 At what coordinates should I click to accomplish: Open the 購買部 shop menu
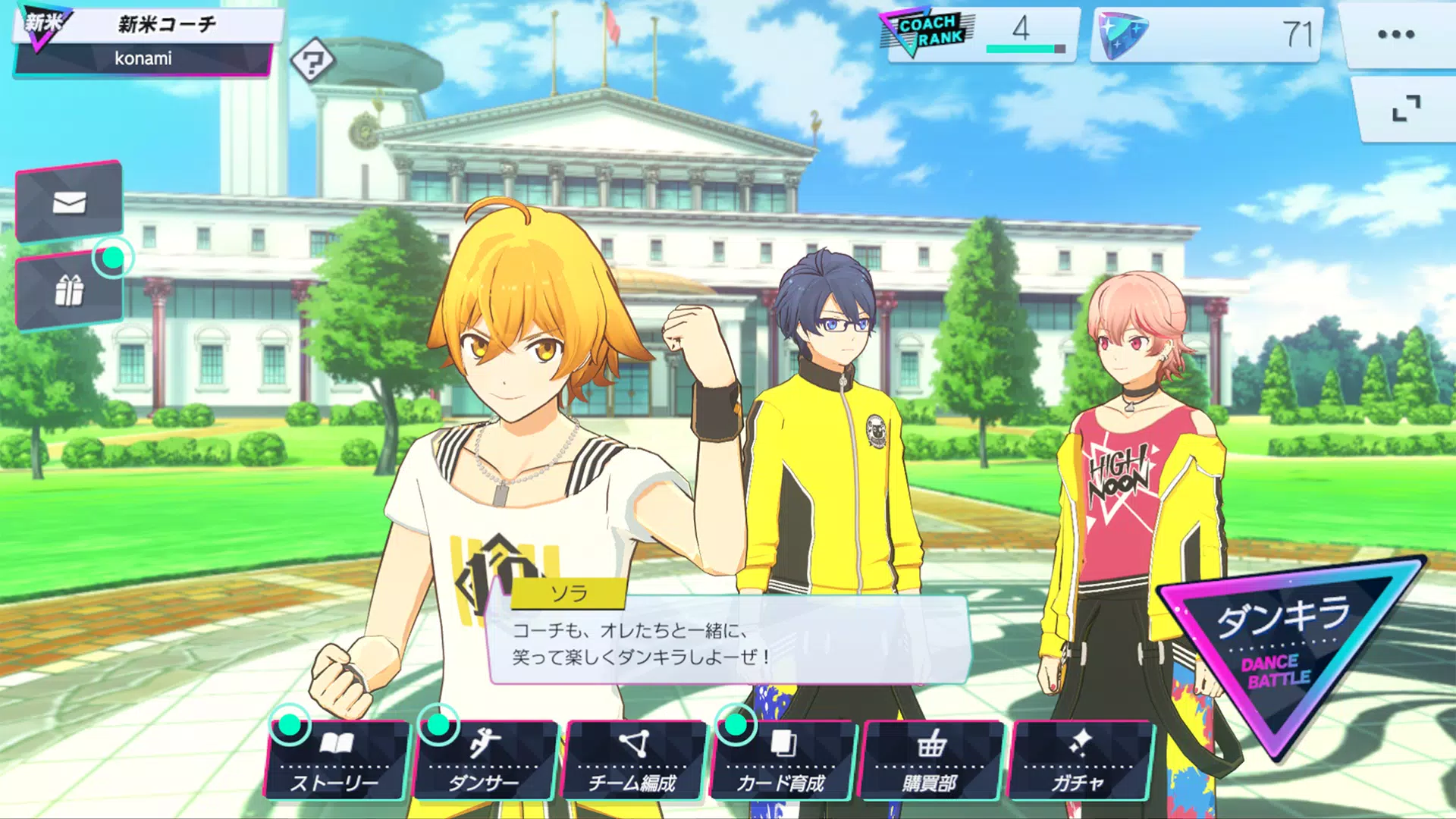pyautogui.click(x=930, y=760)
